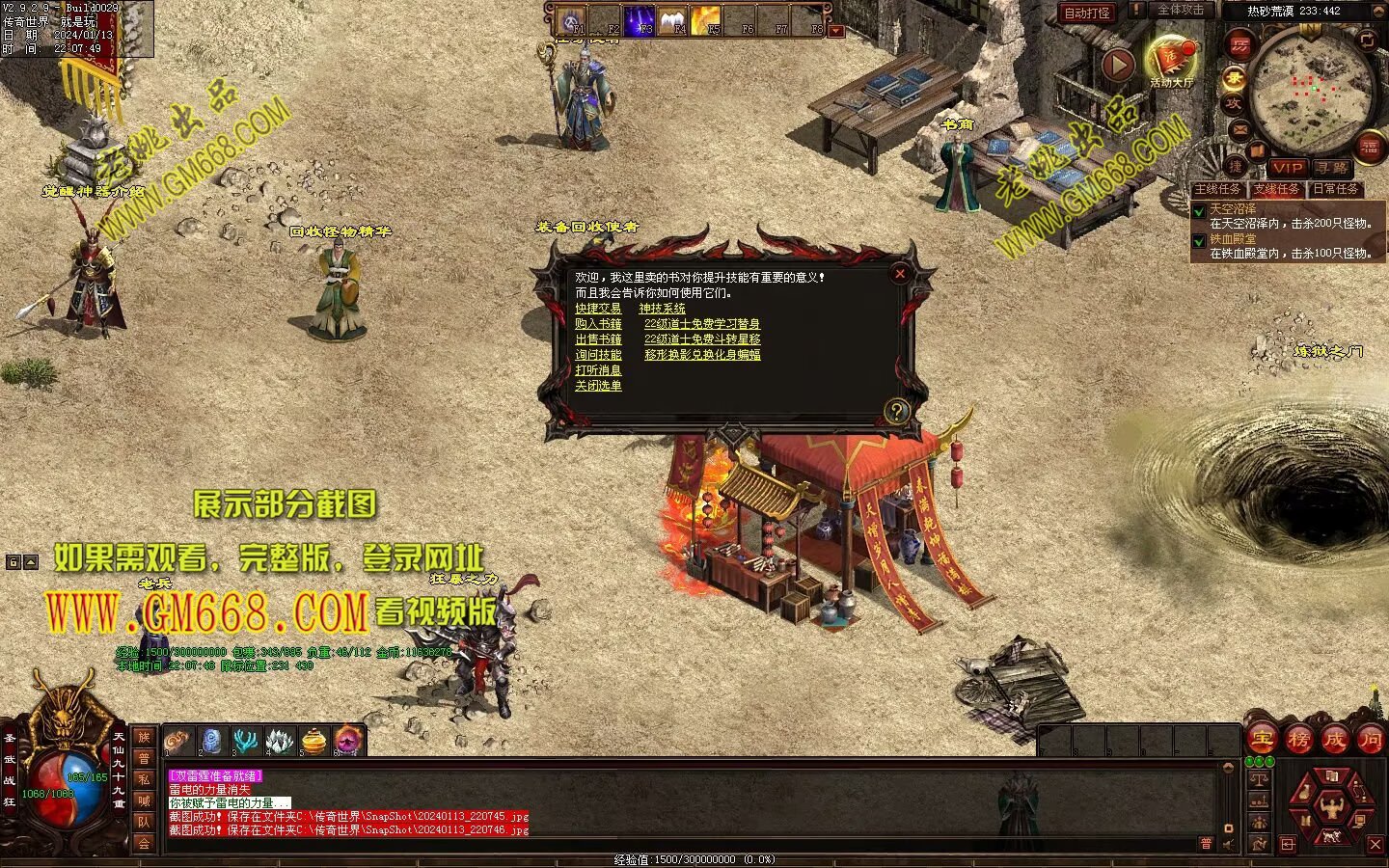Switch to the 支线任务 side quest tab
1389x868 pixels.
(x=1276, y=189)
